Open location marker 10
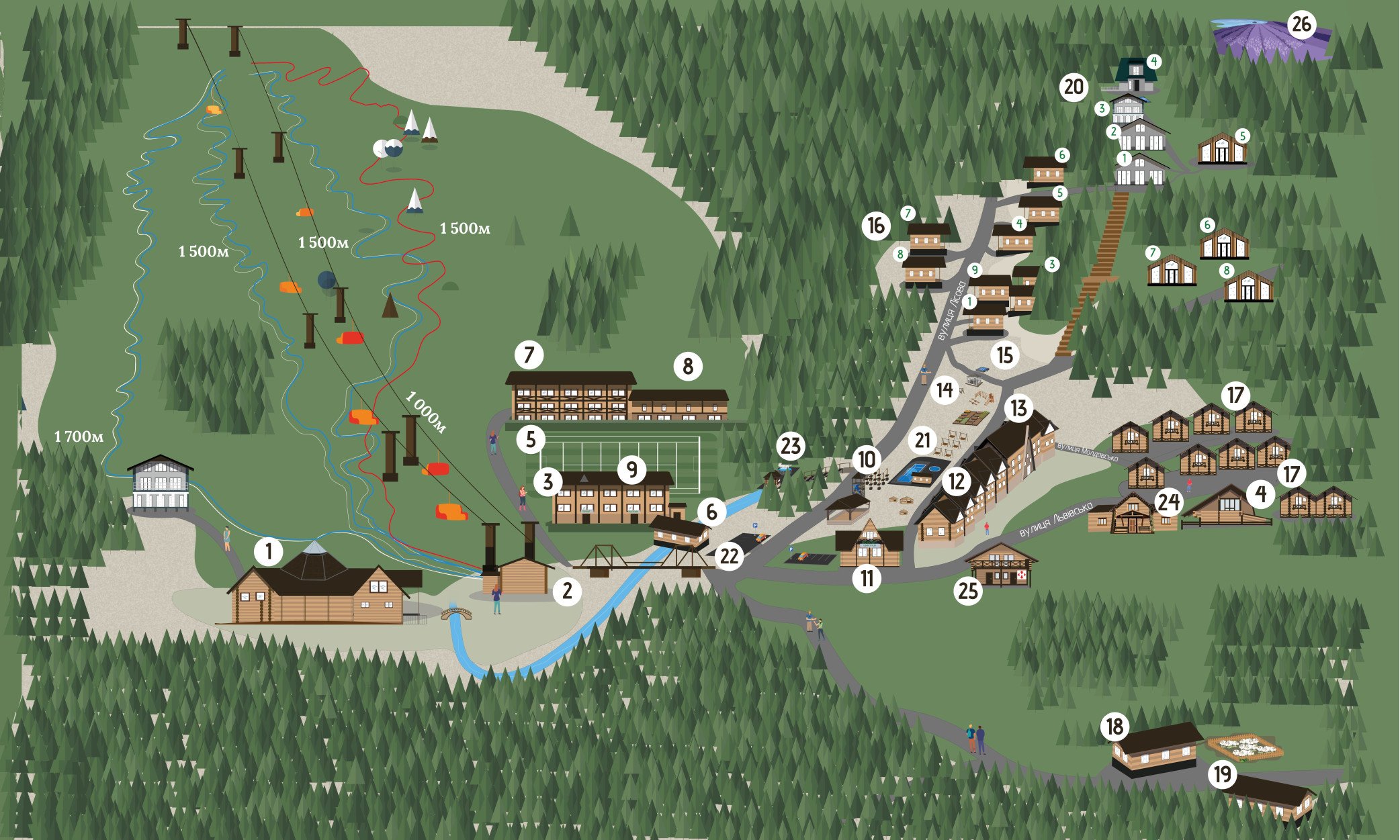This screenshot has width=1400, height=840. pos(867,460)
